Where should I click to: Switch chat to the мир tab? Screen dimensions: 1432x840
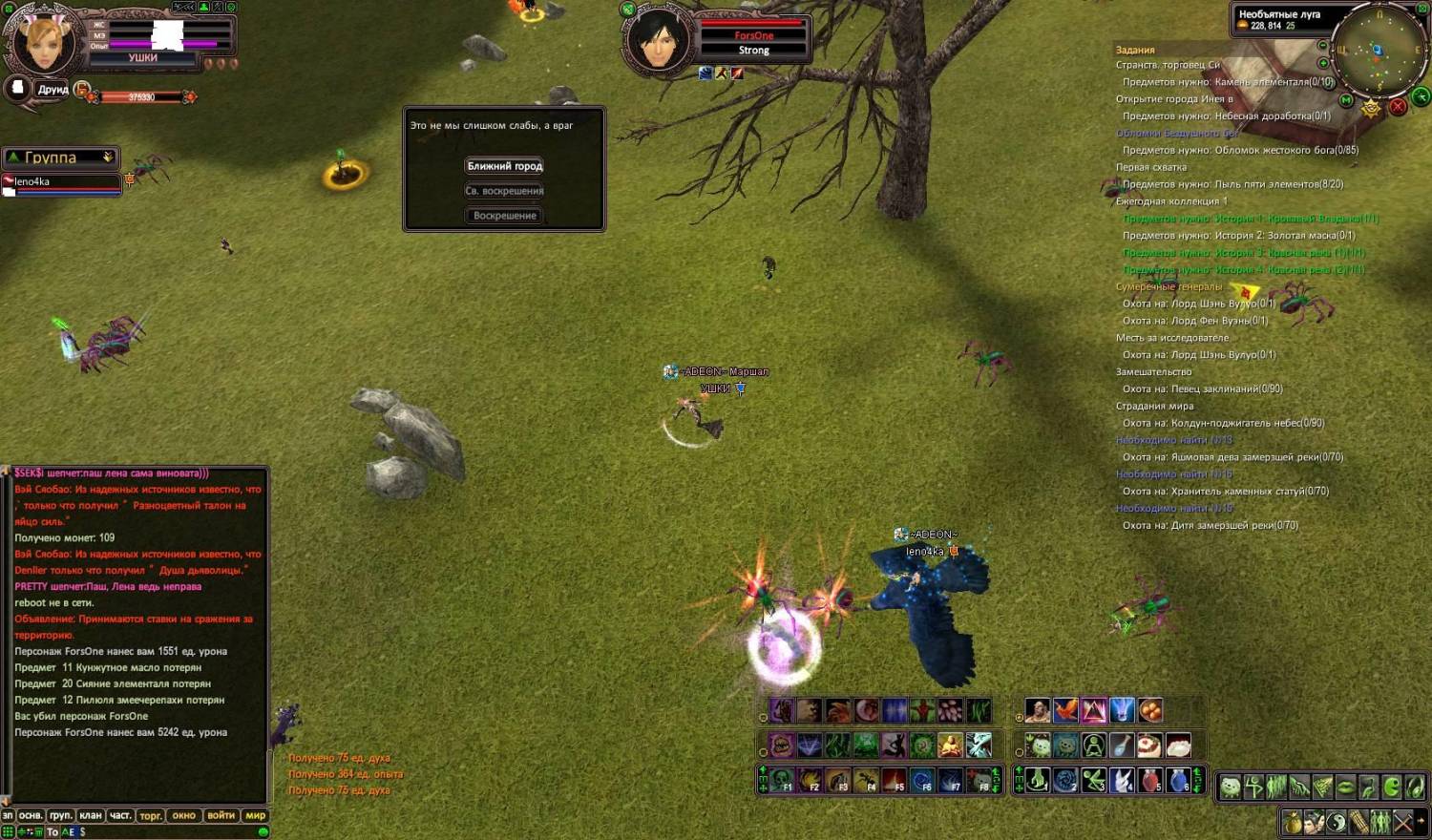point(255,815)
